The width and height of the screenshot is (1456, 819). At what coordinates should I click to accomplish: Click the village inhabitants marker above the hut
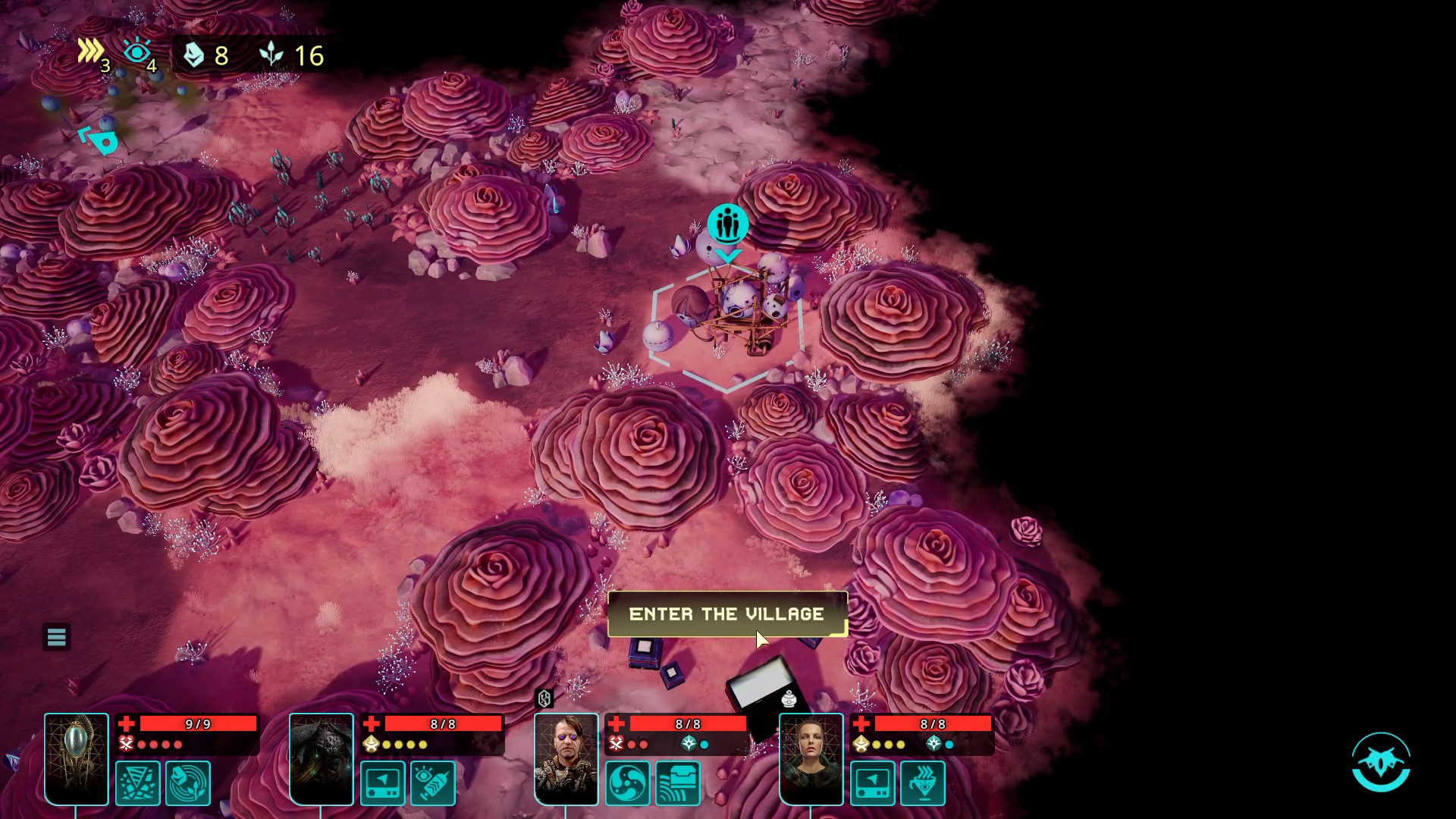pyautogui.click(x=727, y=224)
